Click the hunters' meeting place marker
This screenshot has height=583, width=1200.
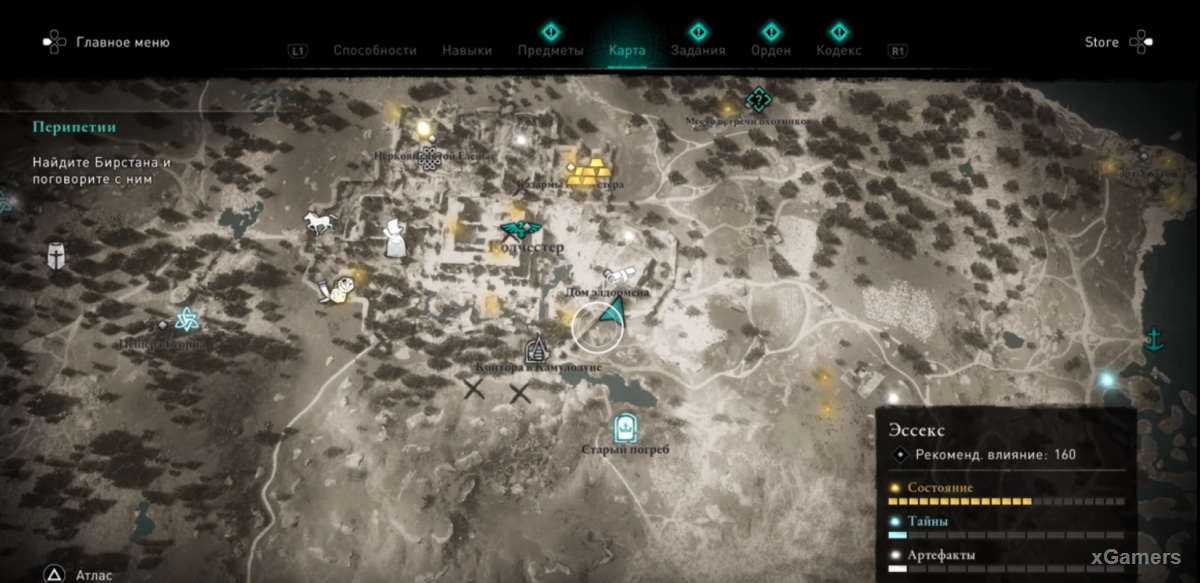click(x=758, y=99)
